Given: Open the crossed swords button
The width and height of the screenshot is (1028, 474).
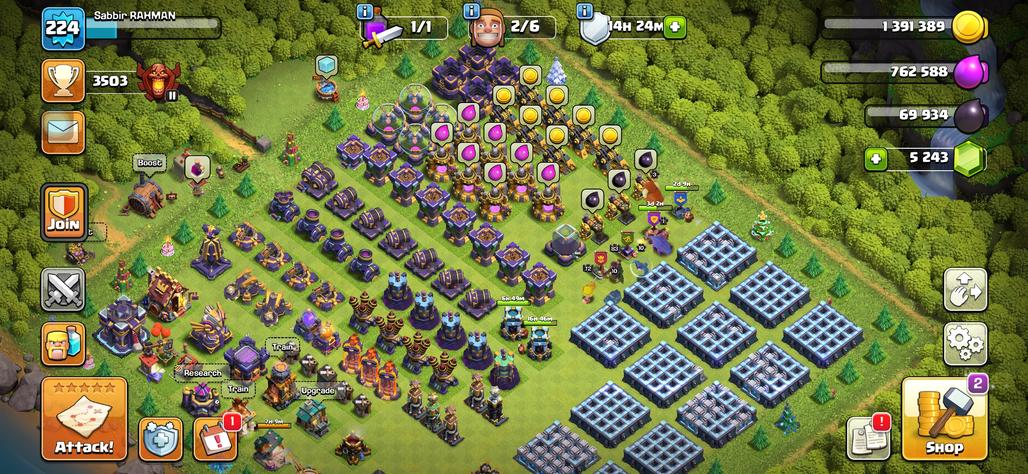Looking at the screenshot, I should (x=63, y=290).
